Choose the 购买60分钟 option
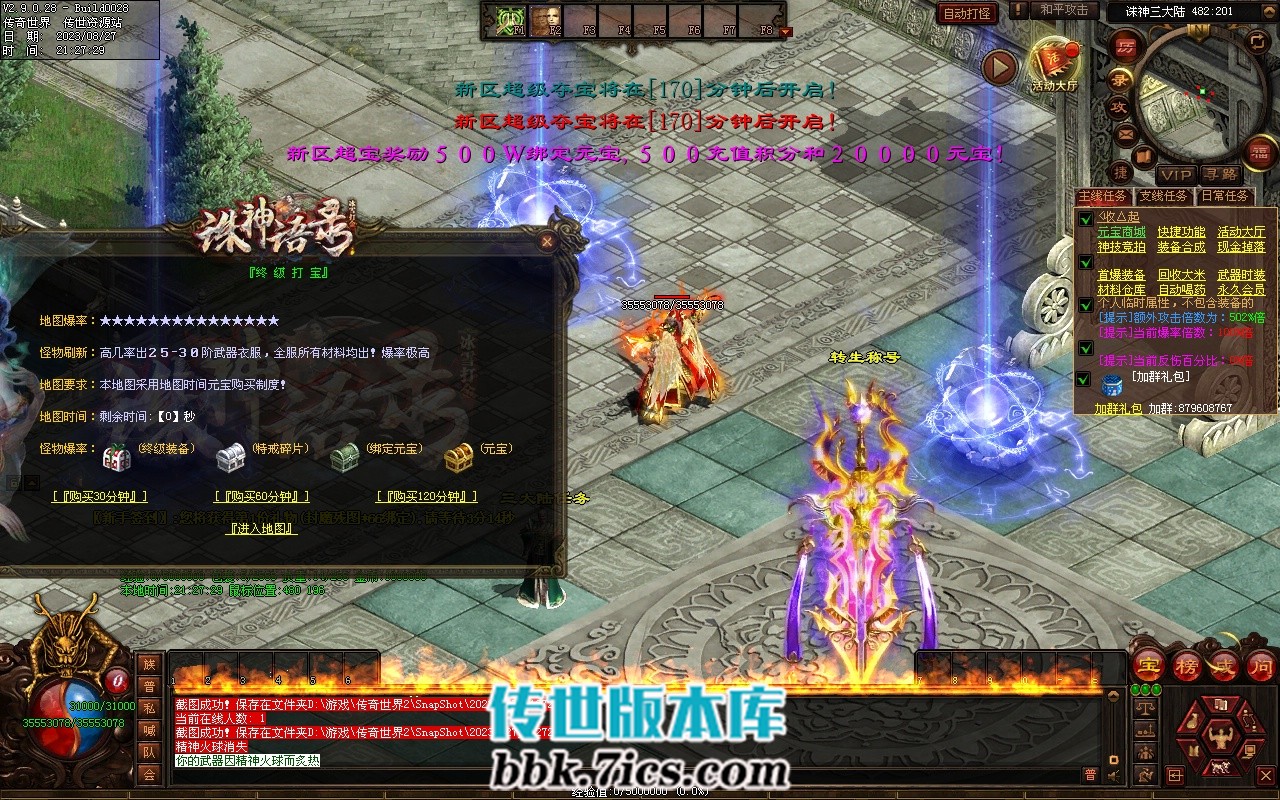The height and width of the screenshot is (800, 1280). coord(262,497)
